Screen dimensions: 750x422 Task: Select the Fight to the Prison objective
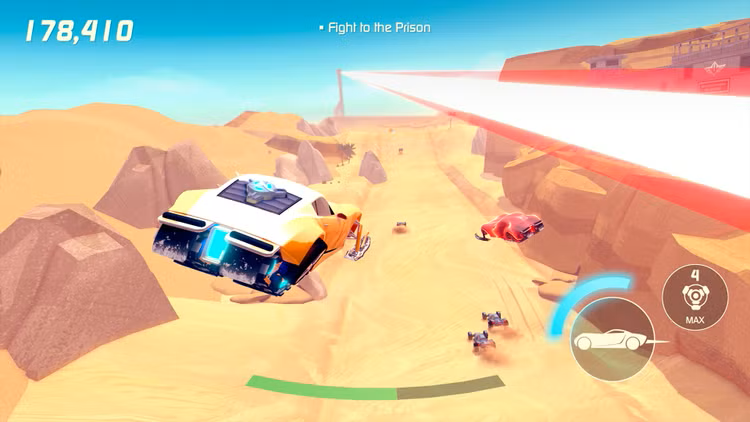378,28
